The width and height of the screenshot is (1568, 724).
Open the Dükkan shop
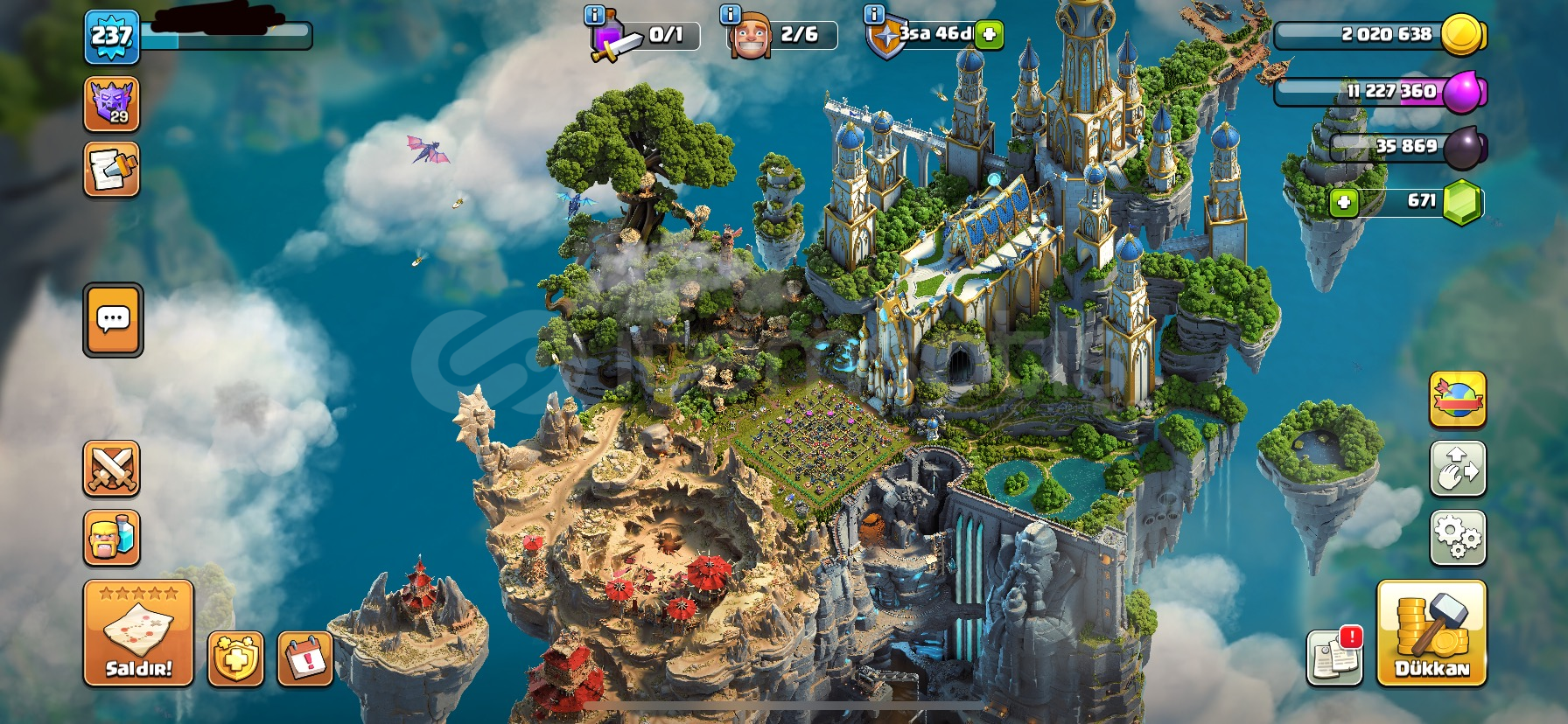[x=1431, y=632]
